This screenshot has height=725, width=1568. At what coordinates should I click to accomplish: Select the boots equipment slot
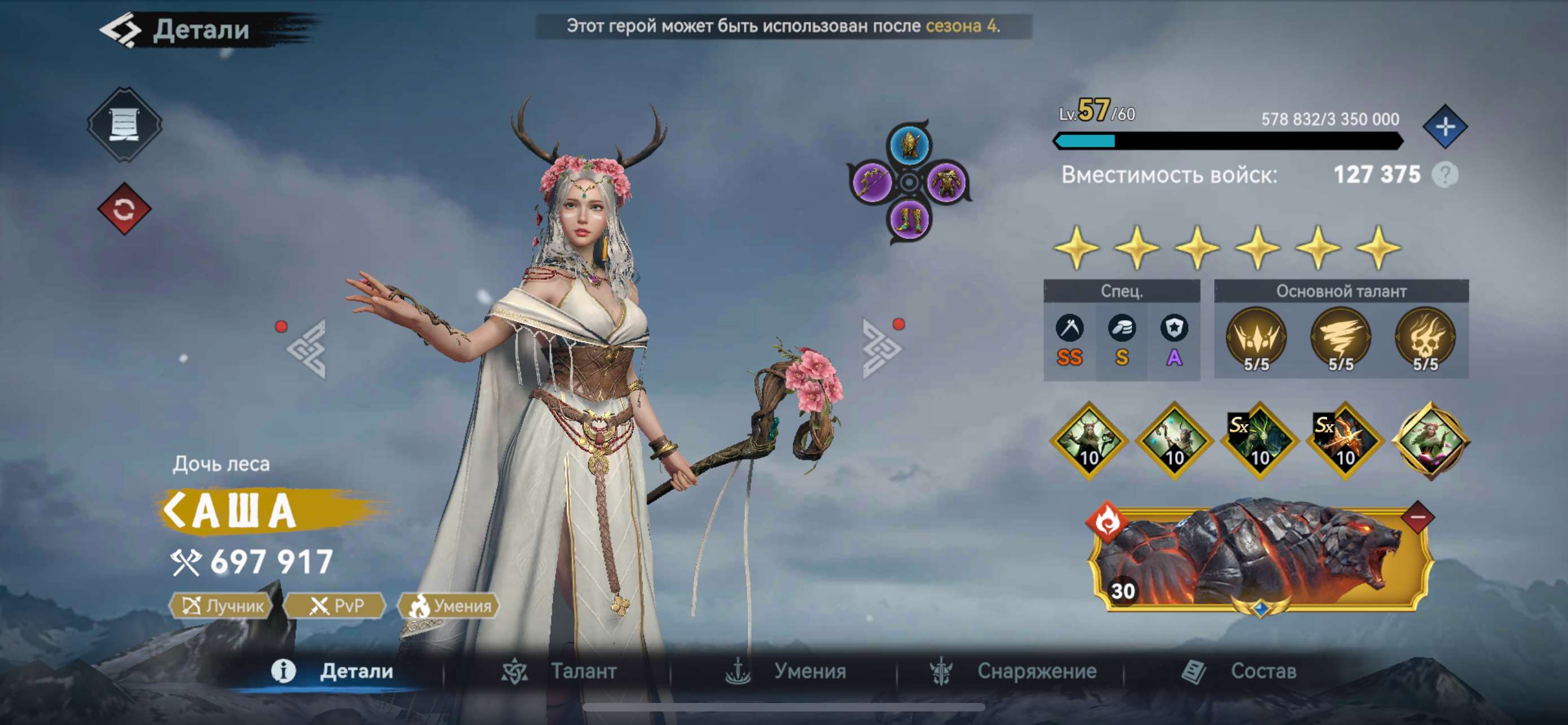point(909,219)
